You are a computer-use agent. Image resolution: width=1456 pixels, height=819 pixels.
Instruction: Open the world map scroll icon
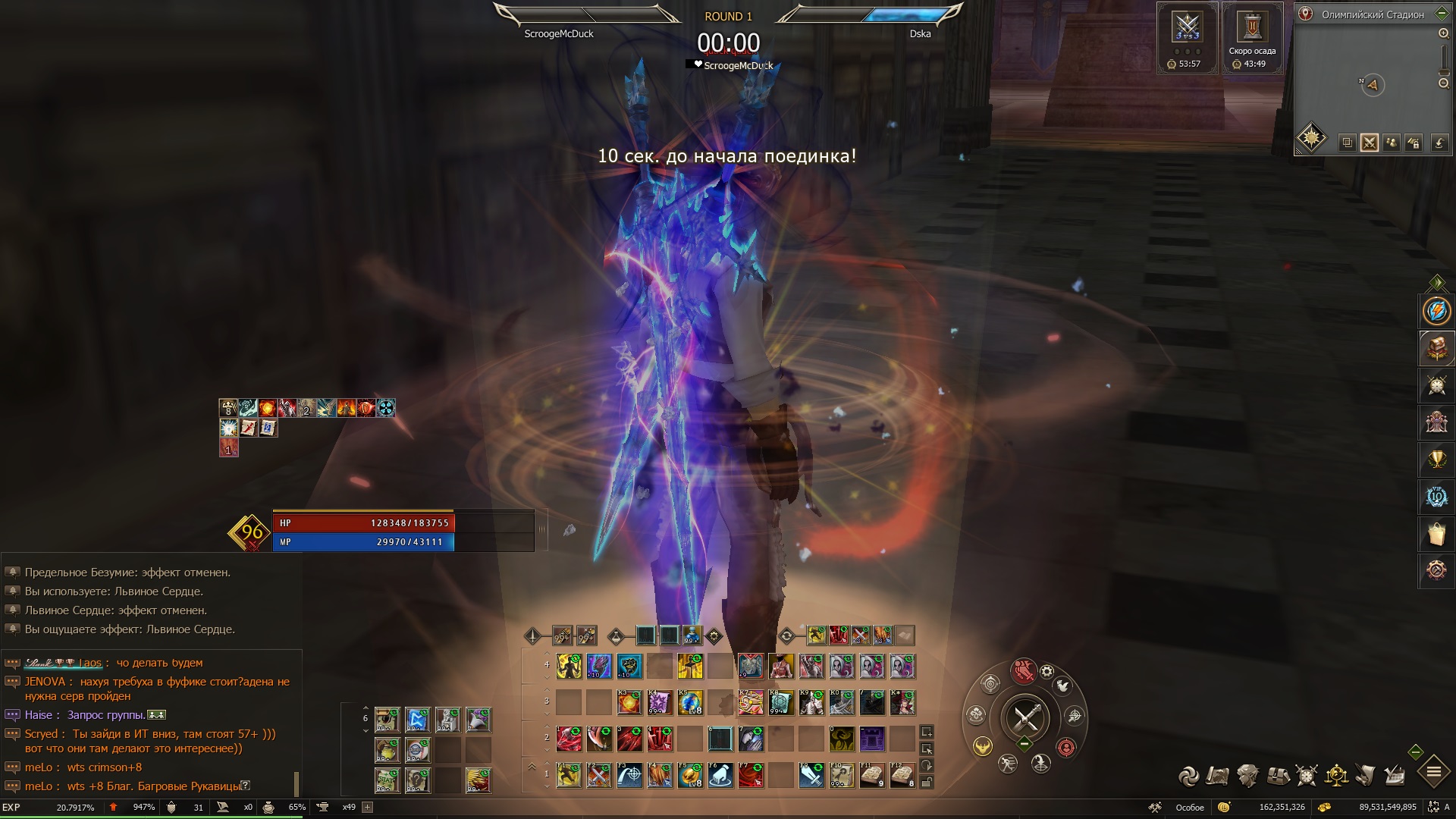(x=1217, y=776)
